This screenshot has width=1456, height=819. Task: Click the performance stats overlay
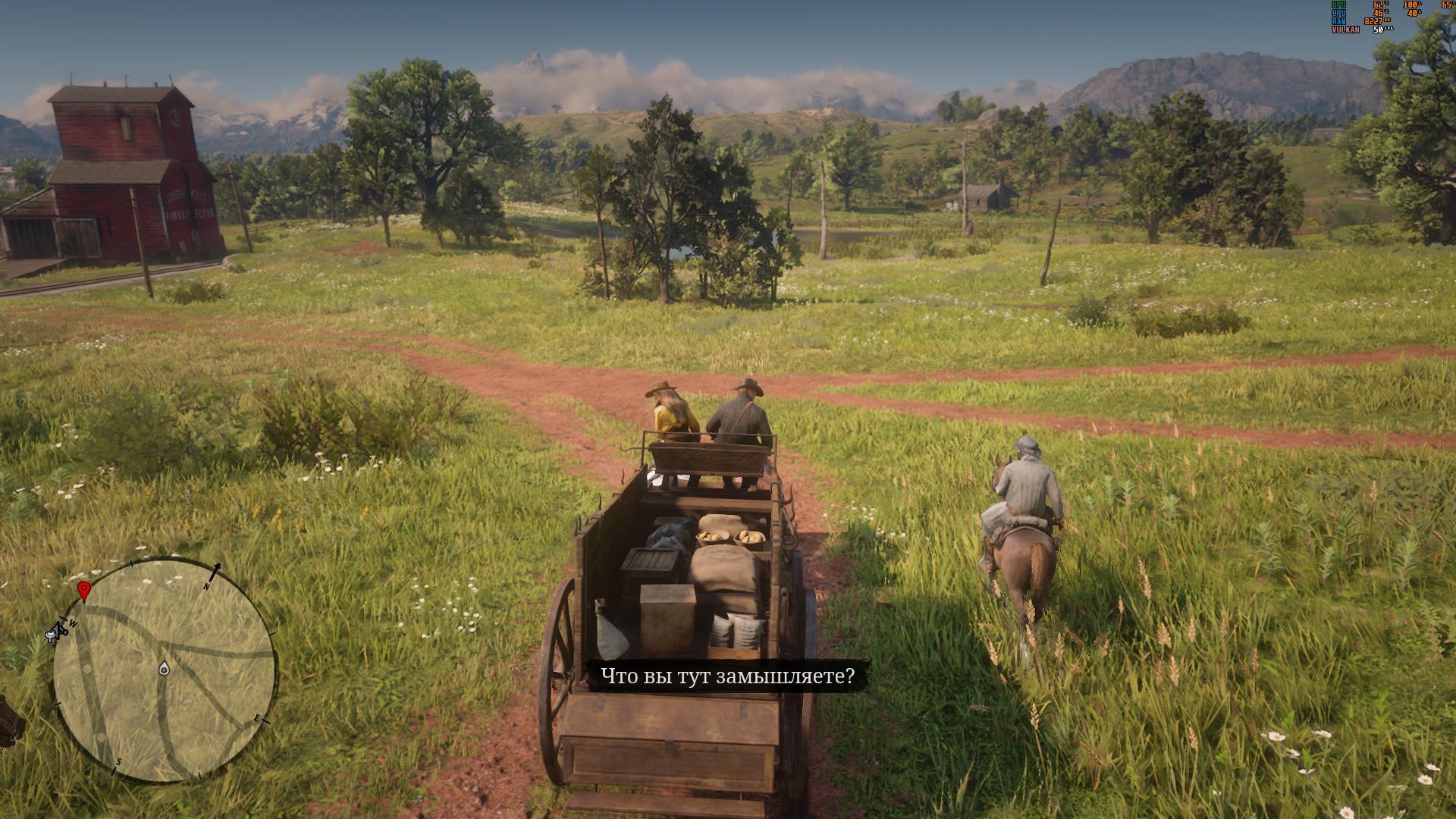pyautogui.click(x=1392, y=17)
